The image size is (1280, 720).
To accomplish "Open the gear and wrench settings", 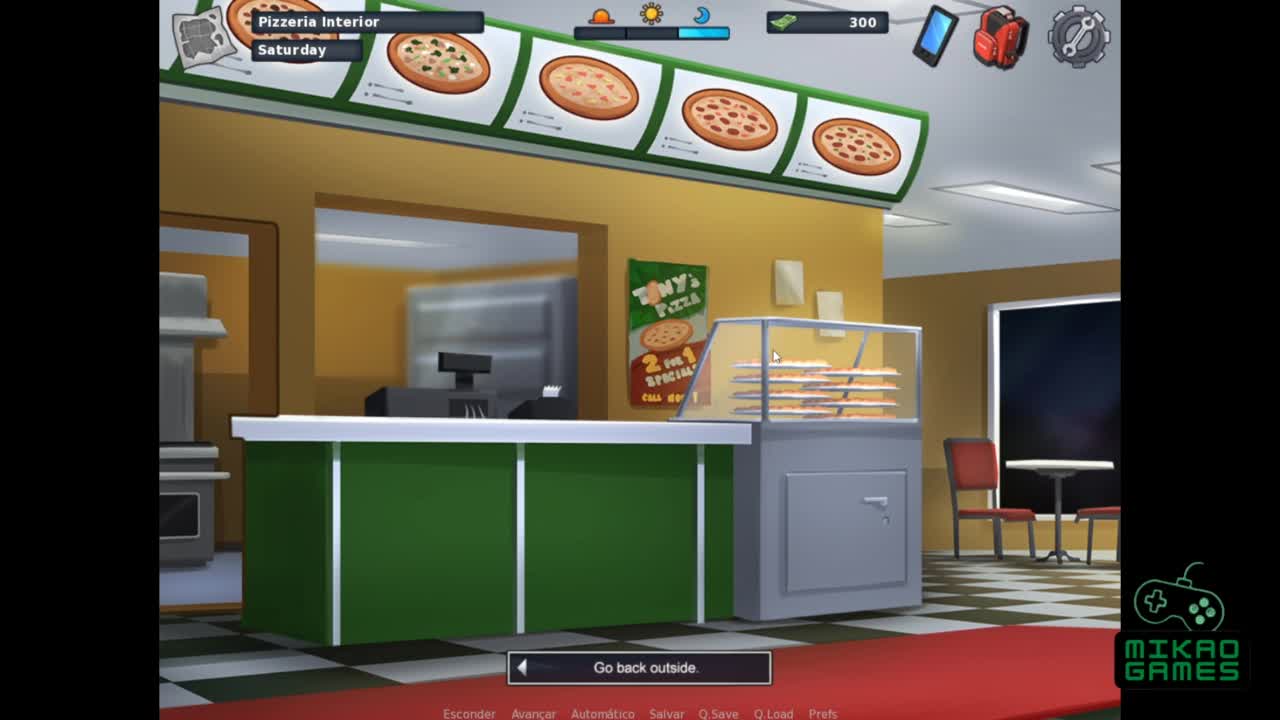I will point(1078,37).
